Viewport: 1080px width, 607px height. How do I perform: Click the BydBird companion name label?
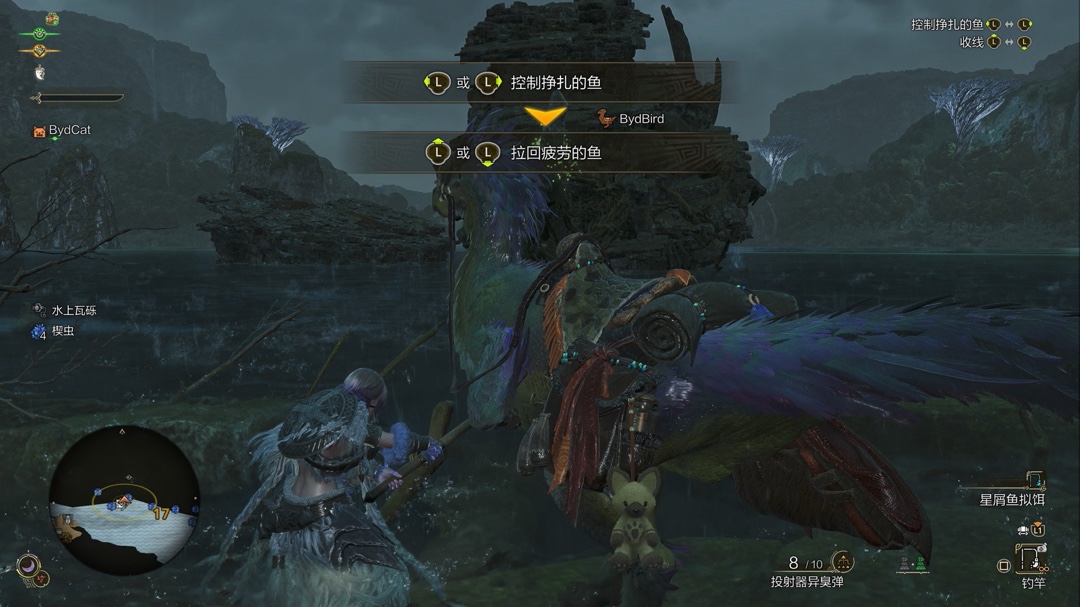(x=641, y=119)
